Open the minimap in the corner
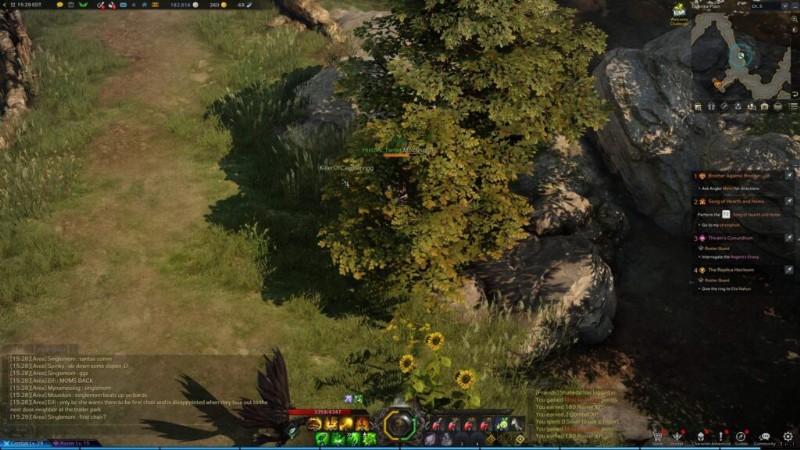Image resolution: width=800 pixels, height=450 pixels. (742, 56)
